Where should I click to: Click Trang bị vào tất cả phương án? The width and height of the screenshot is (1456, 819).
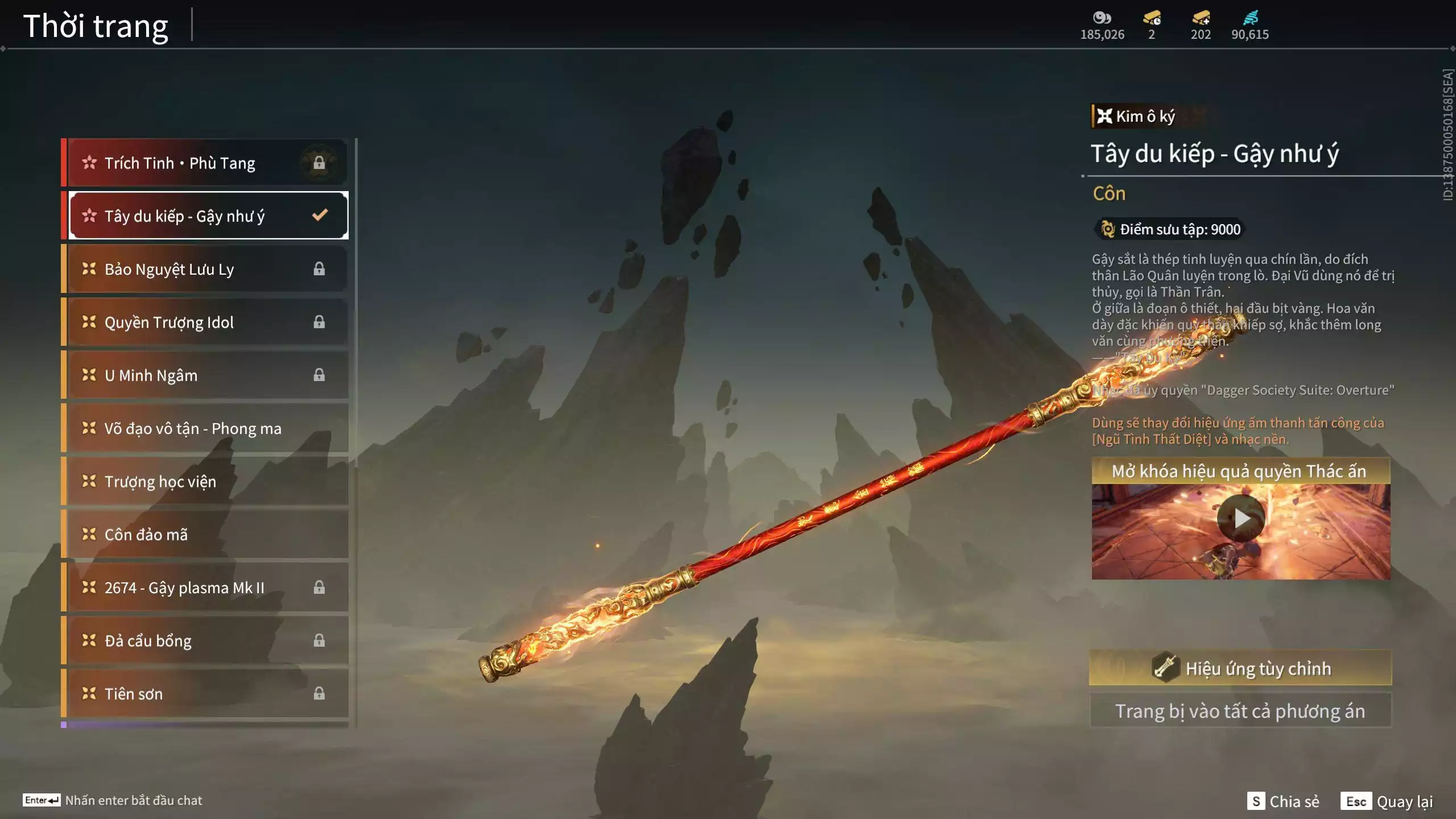pyautogui.click(x=1240, y=711)
